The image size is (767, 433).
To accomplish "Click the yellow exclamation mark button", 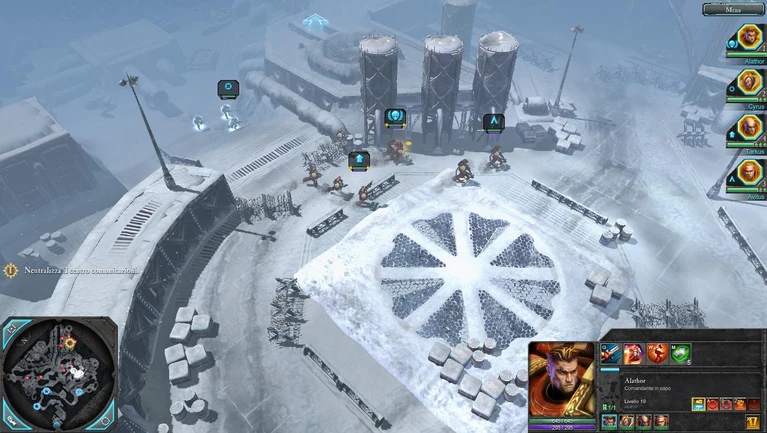I will pos(752,422).
